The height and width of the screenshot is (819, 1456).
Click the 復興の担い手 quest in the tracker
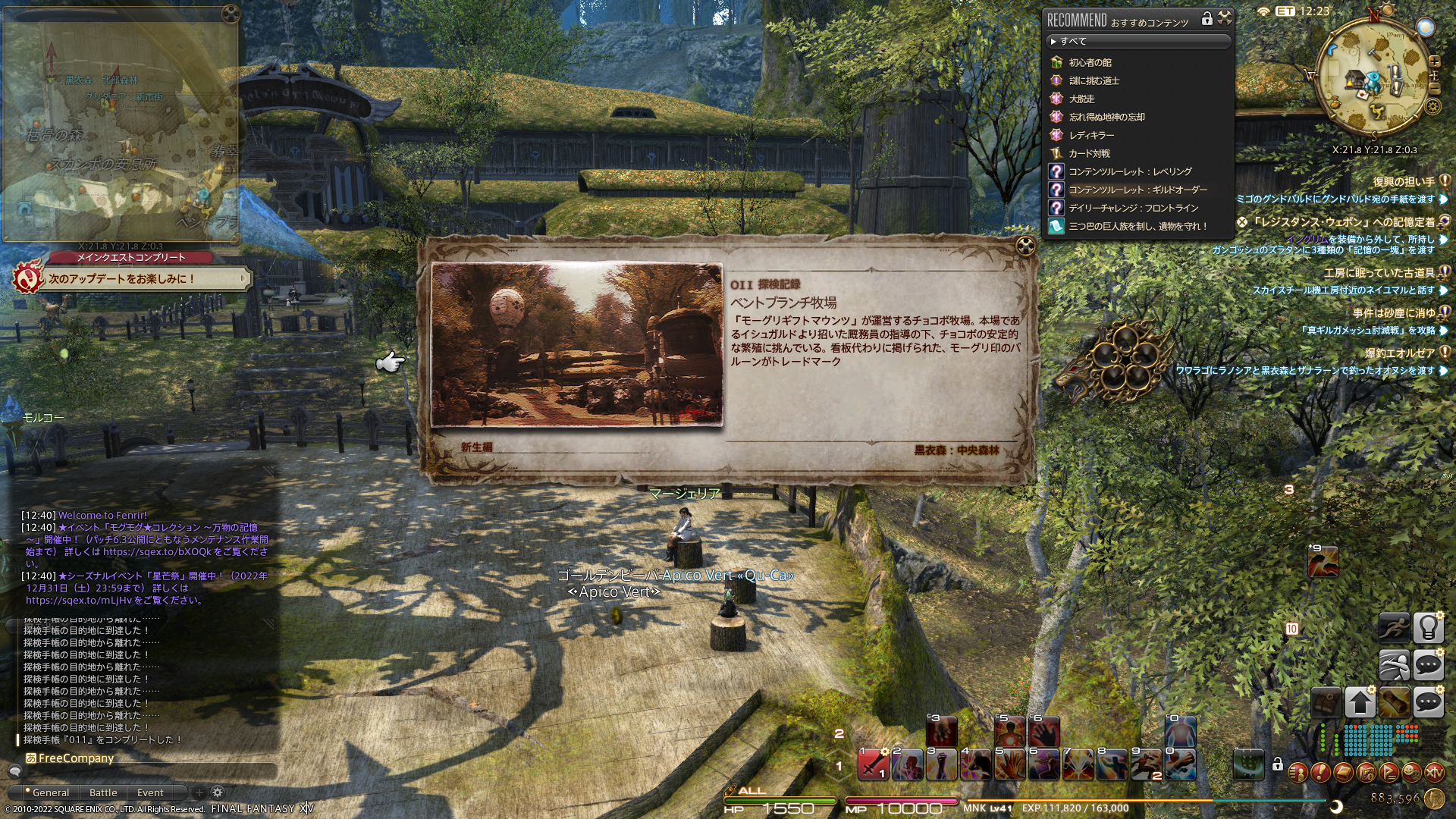point(1404,182)
